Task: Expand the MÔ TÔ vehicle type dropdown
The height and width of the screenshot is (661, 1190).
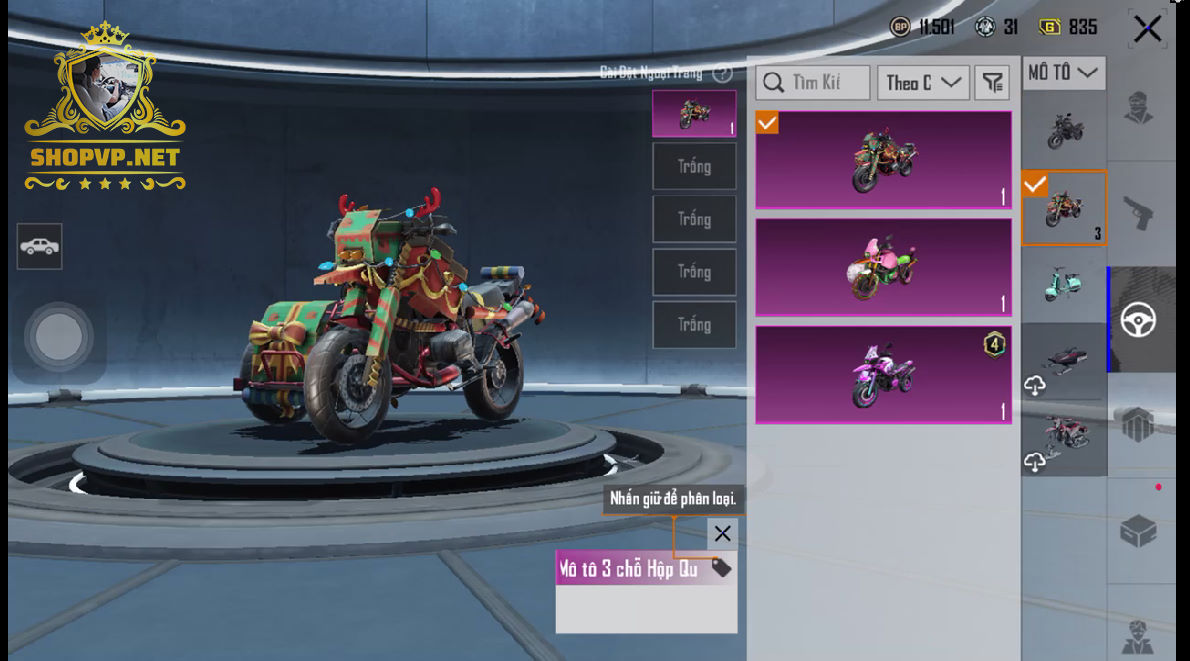Action: (x=1063, y=73)
